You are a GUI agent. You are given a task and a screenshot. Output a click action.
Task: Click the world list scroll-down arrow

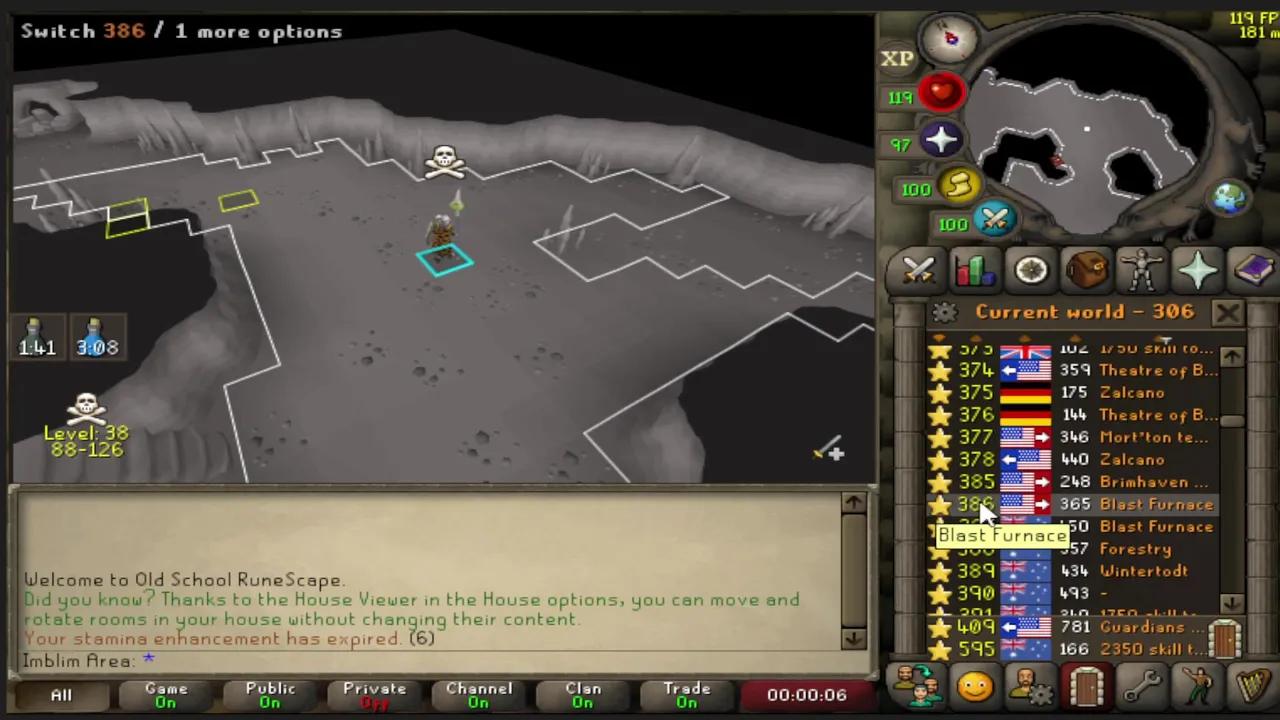(x=1232, y=603)
